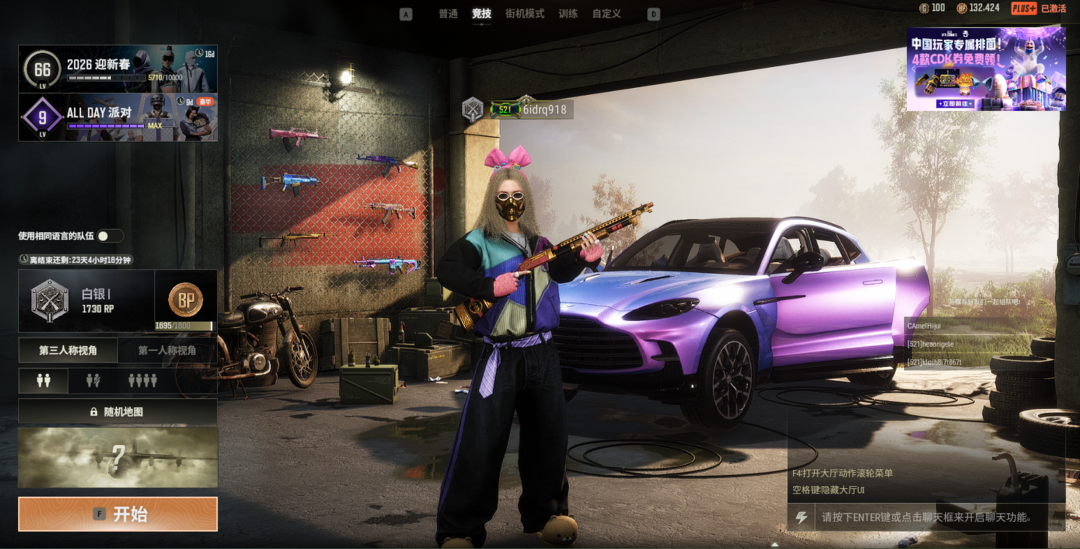Switch to 第一人称视角 perspective
The image size is (1080, 549).
pyautogui.click(x=167, y=350)
